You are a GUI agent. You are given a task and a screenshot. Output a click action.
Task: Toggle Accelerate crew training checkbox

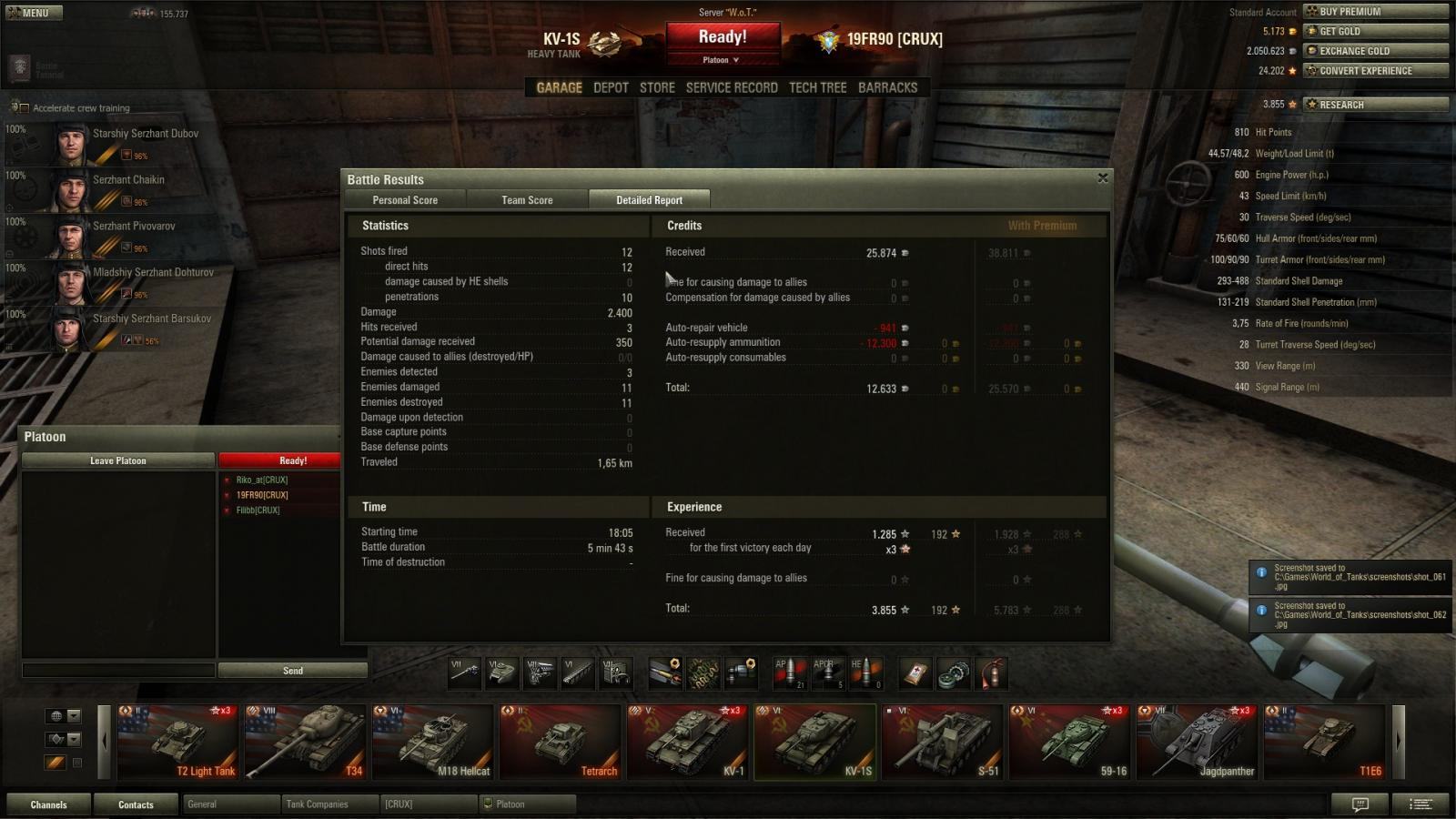[24, 108]
